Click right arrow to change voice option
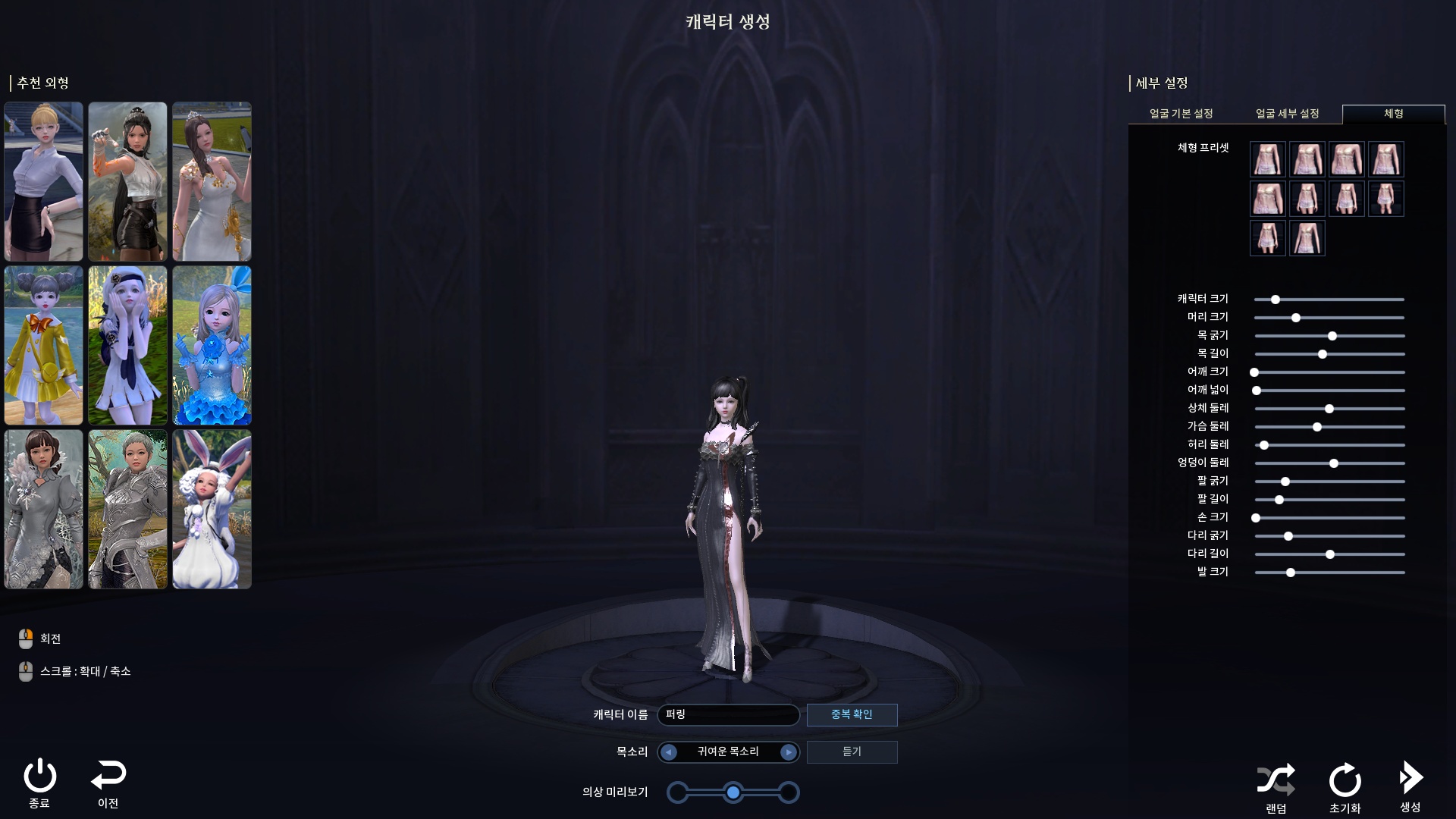 pyautogui.click(x=790, y=752)
